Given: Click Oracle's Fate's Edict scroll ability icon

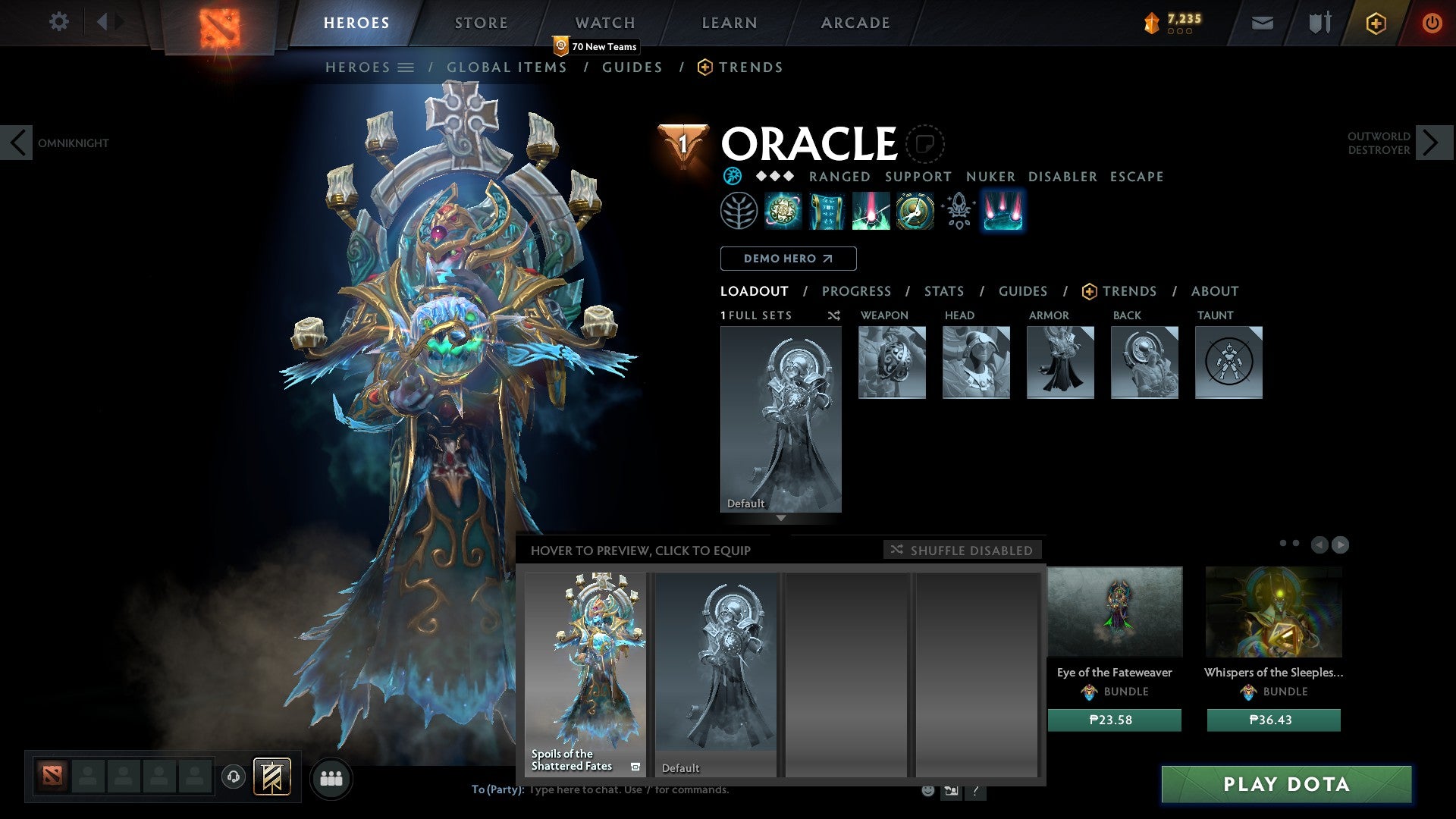Looking at the screenshot, I should (x=826, y=211).
